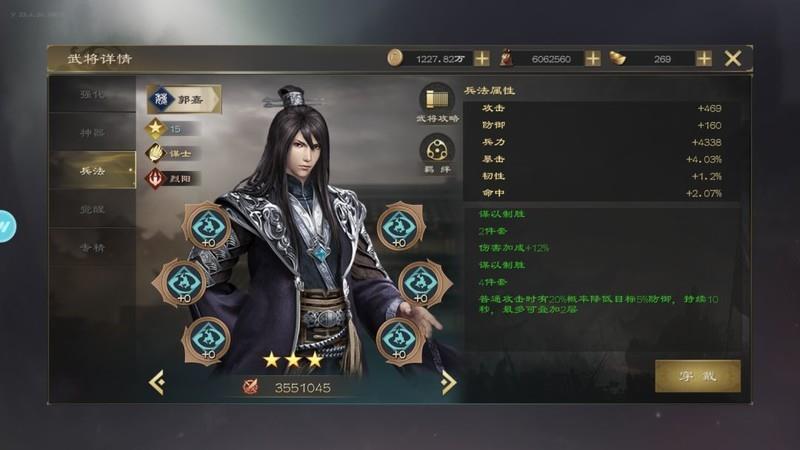Add more coins with the plus button
The width and height of the screenshot is (800, 450).
point(482,58)
